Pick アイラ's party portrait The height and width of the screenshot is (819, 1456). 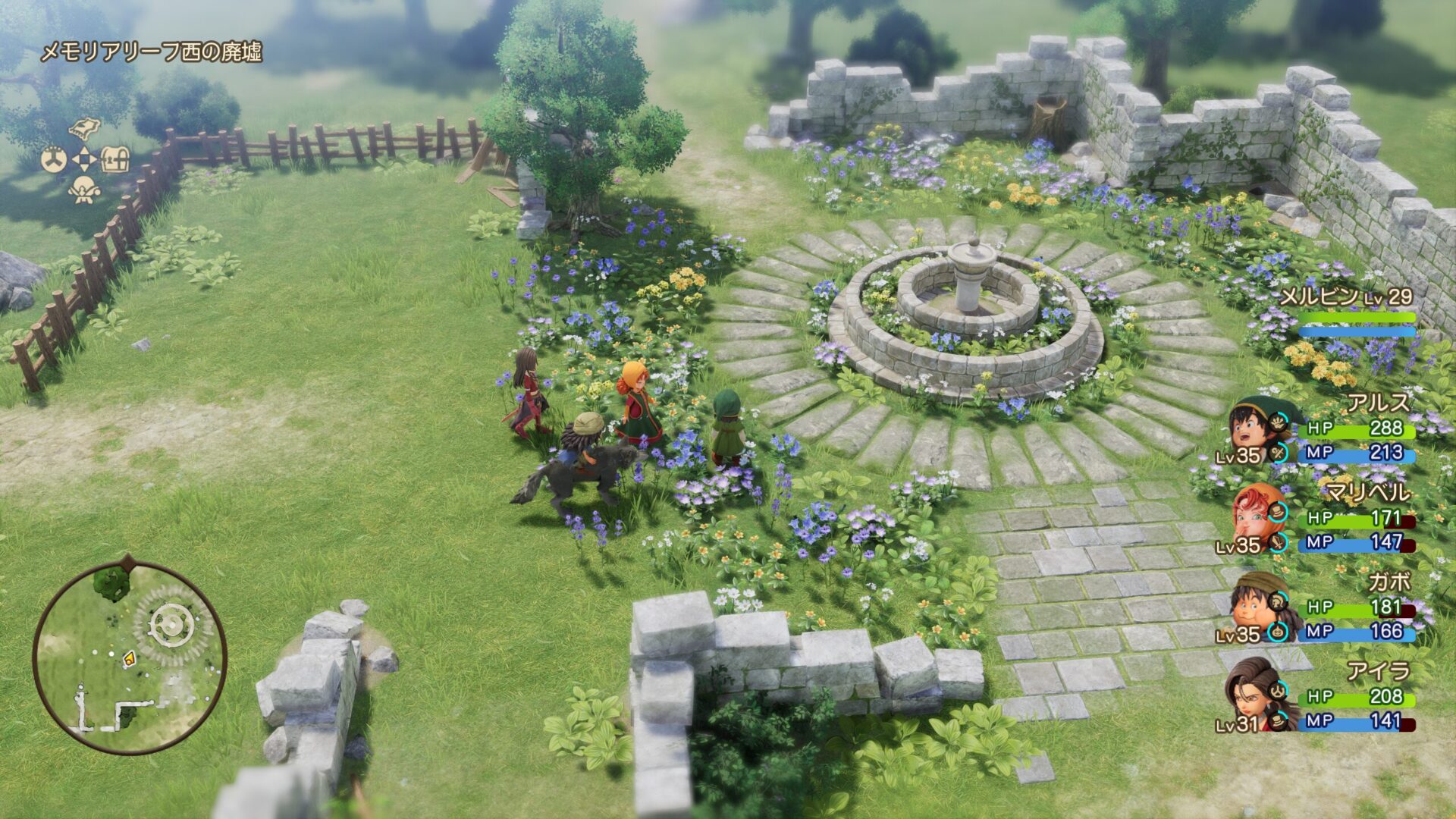click(x=1248, y=694)
